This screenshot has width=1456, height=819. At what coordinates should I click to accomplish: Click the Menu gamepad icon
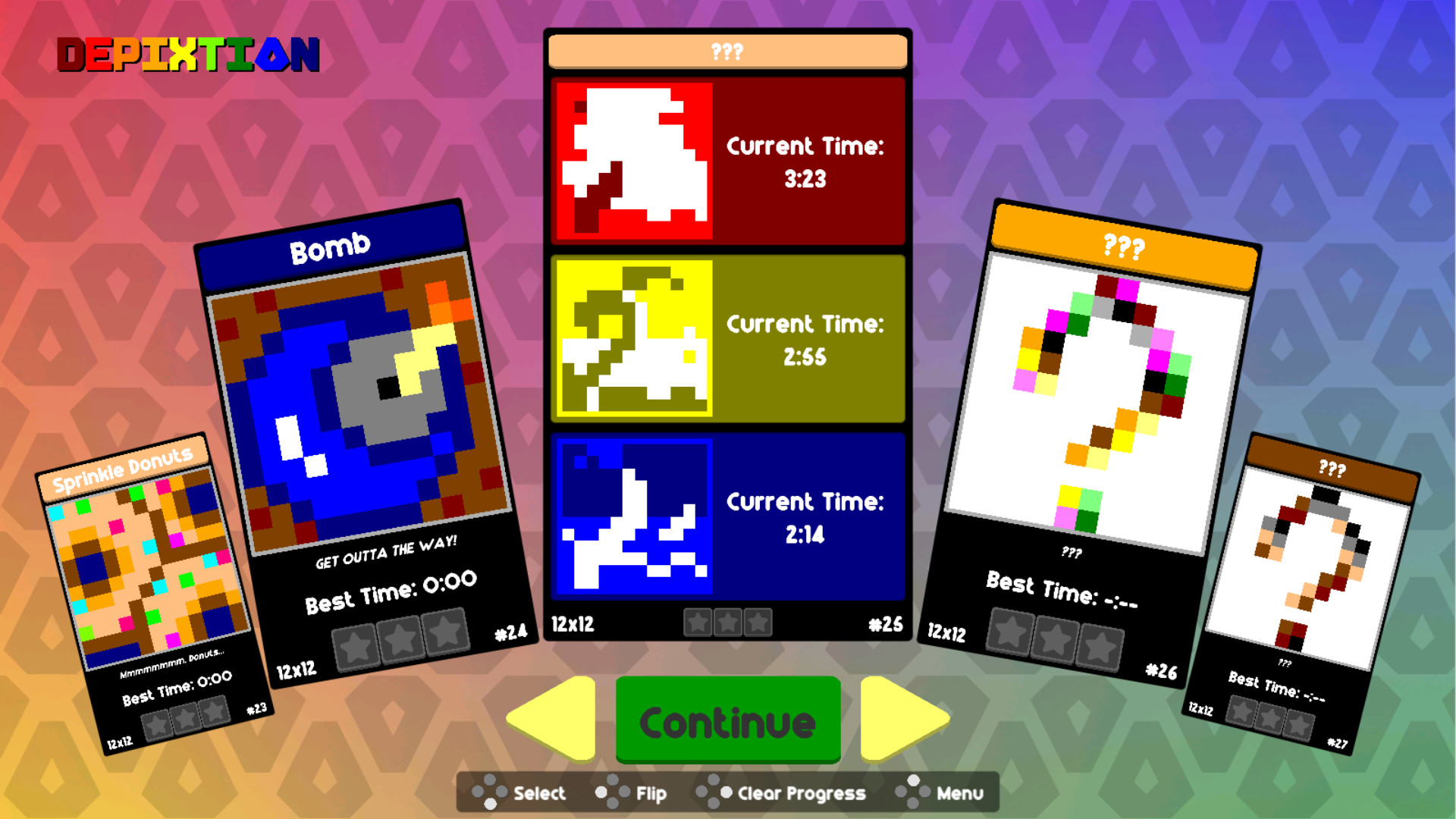[x=914, y=793]
